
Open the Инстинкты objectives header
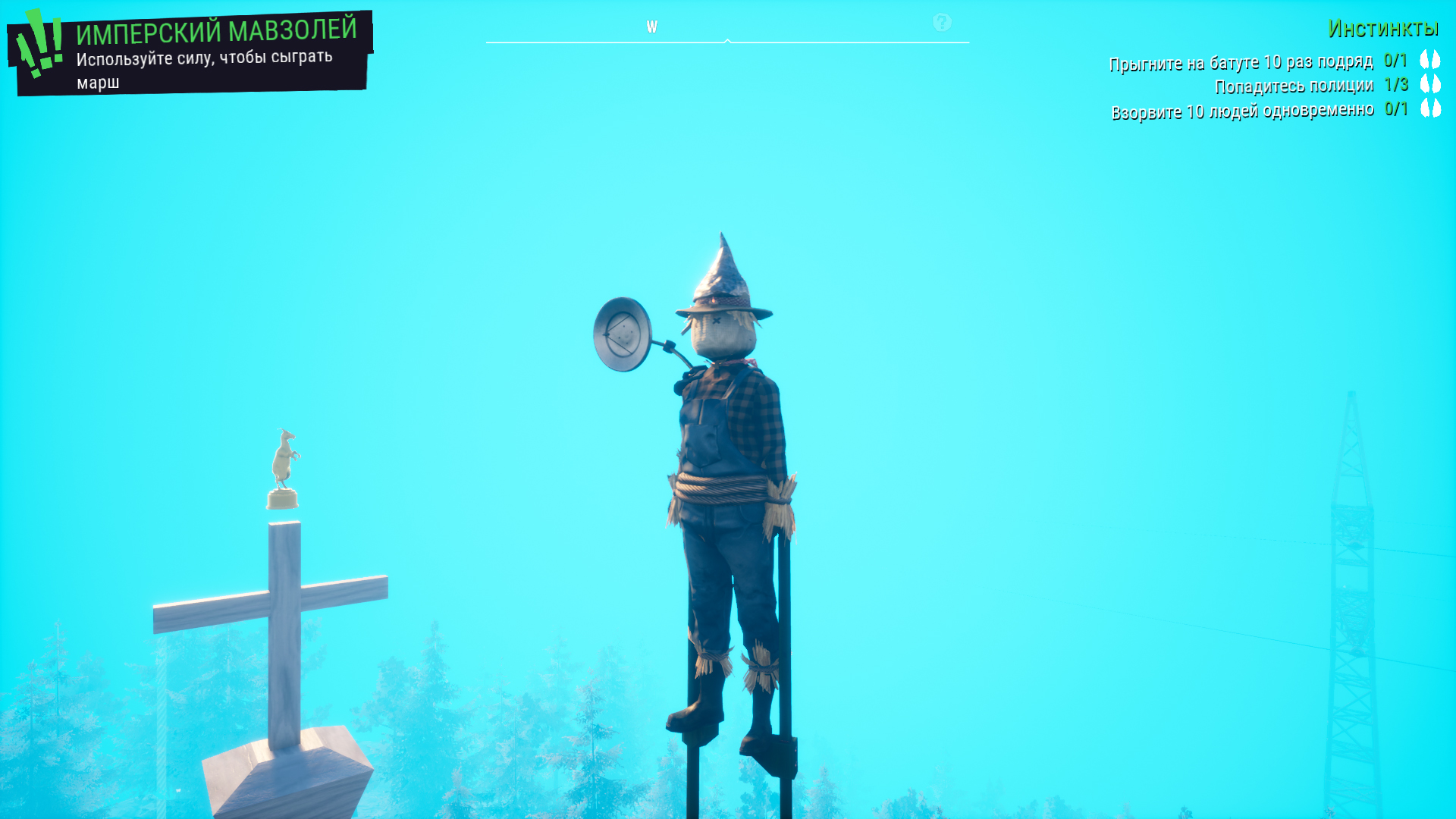coord(1382,29)
